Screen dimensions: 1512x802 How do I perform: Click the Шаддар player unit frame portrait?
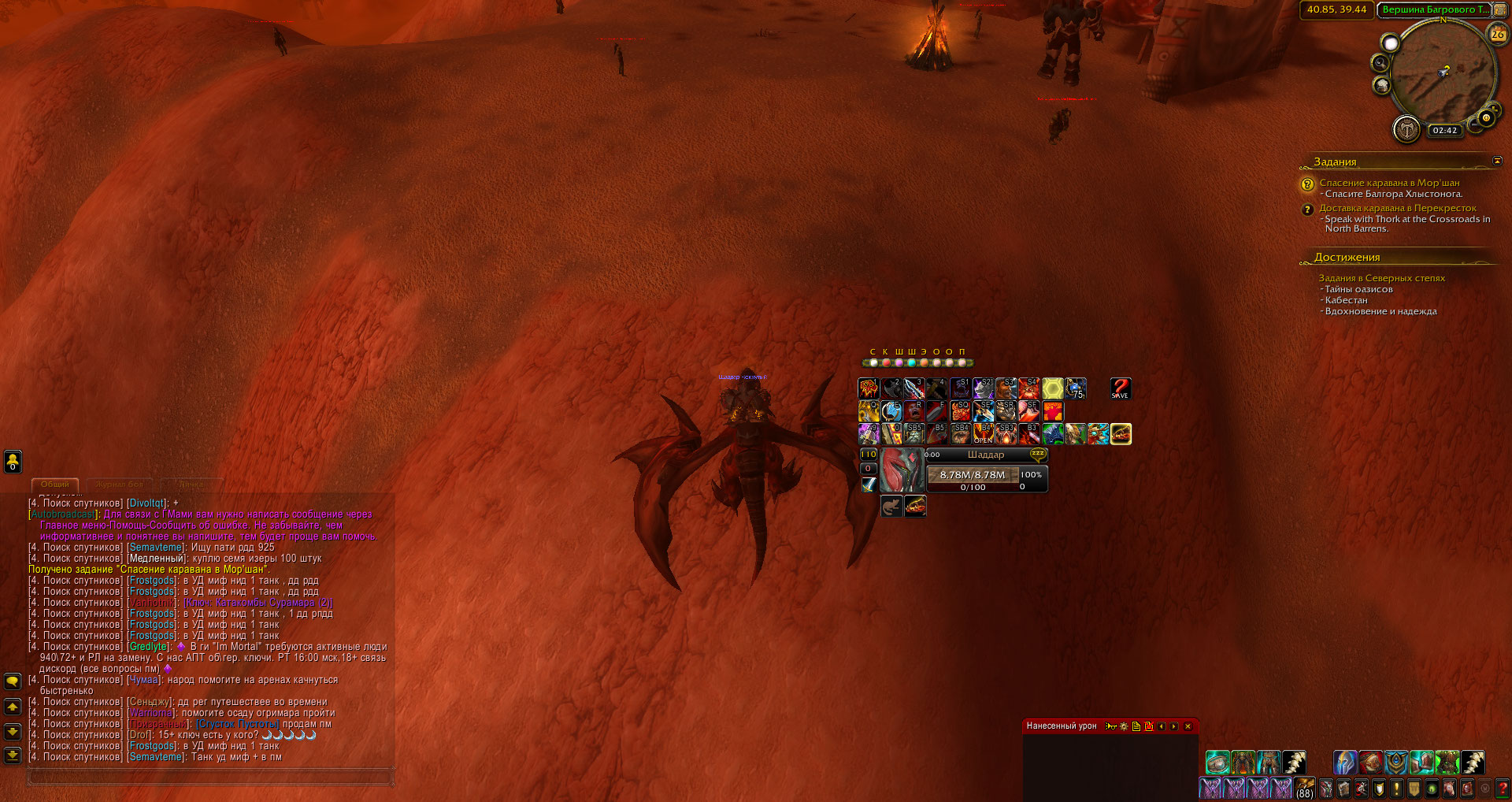tap(902, 470)
